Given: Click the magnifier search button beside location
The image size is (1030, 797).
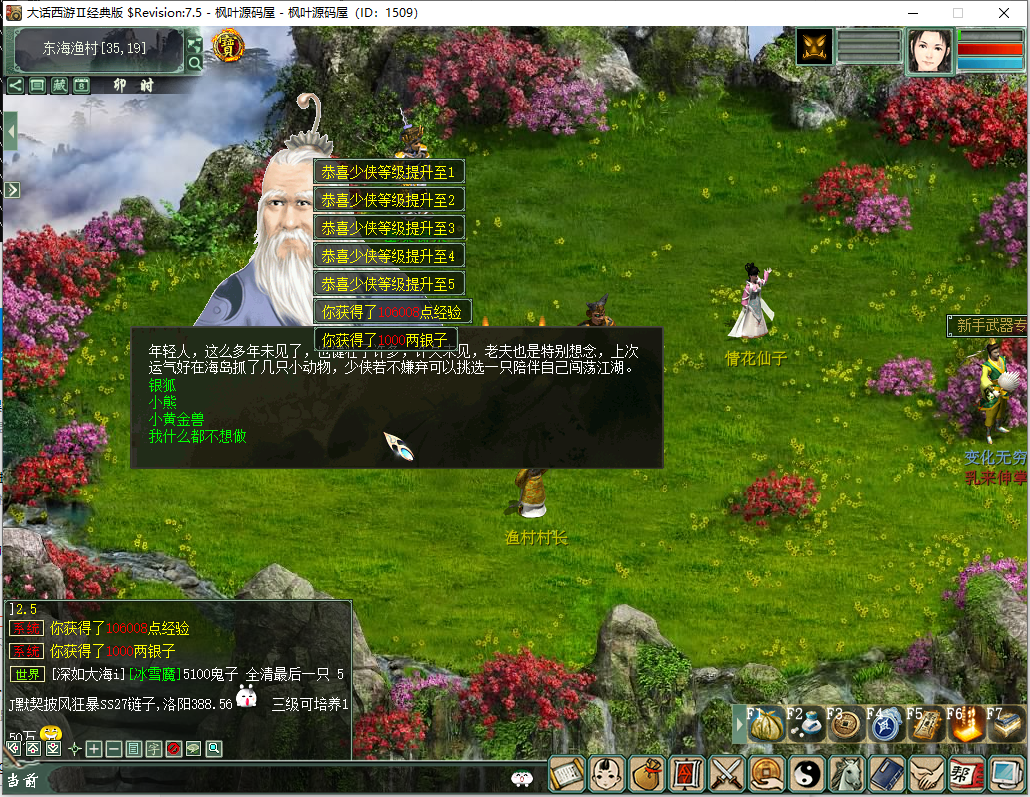Looking at the screenshot, I should tap(194, 63).
